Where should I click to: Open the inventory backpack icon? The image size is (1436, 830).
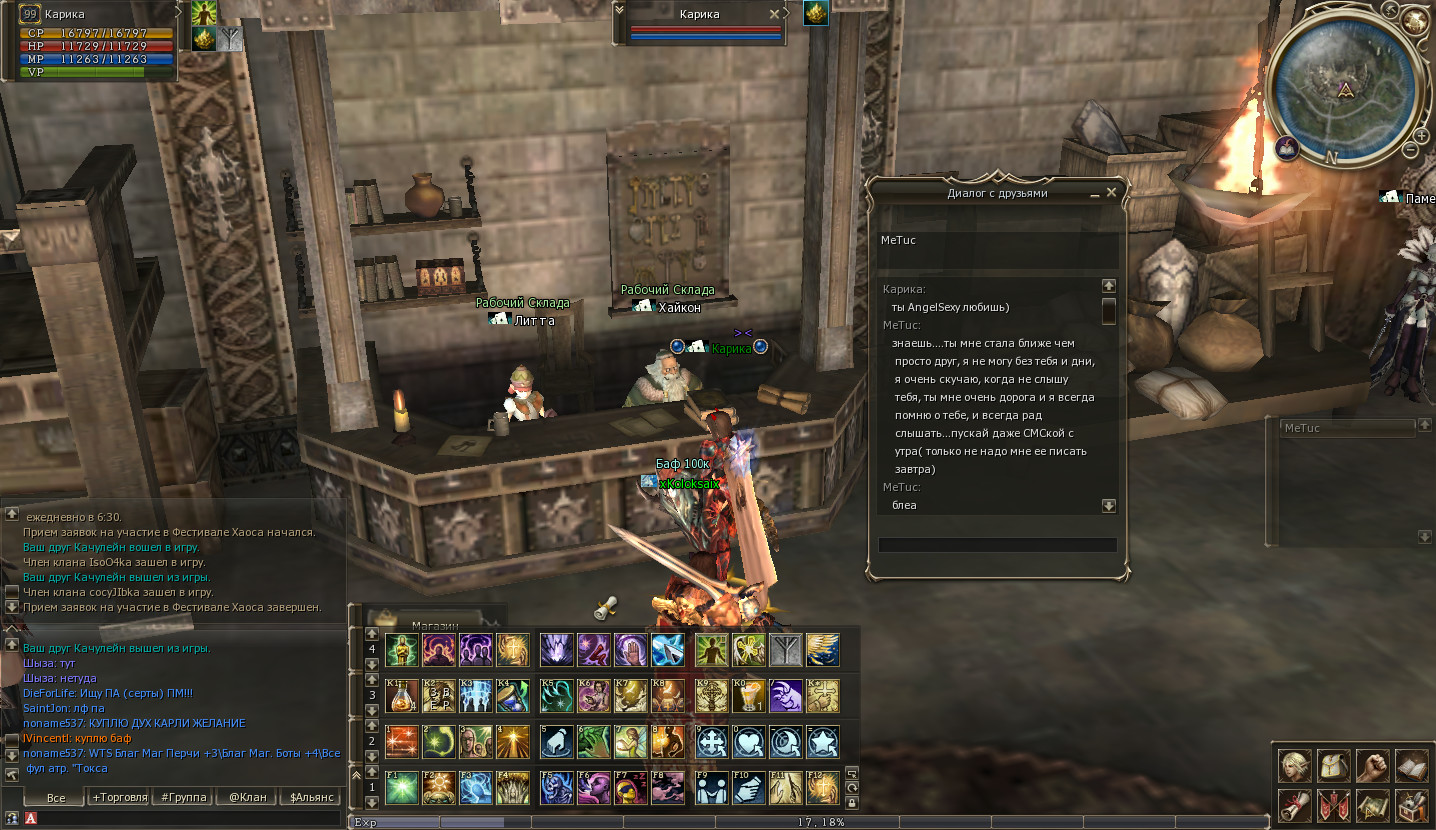[1333, 765]
